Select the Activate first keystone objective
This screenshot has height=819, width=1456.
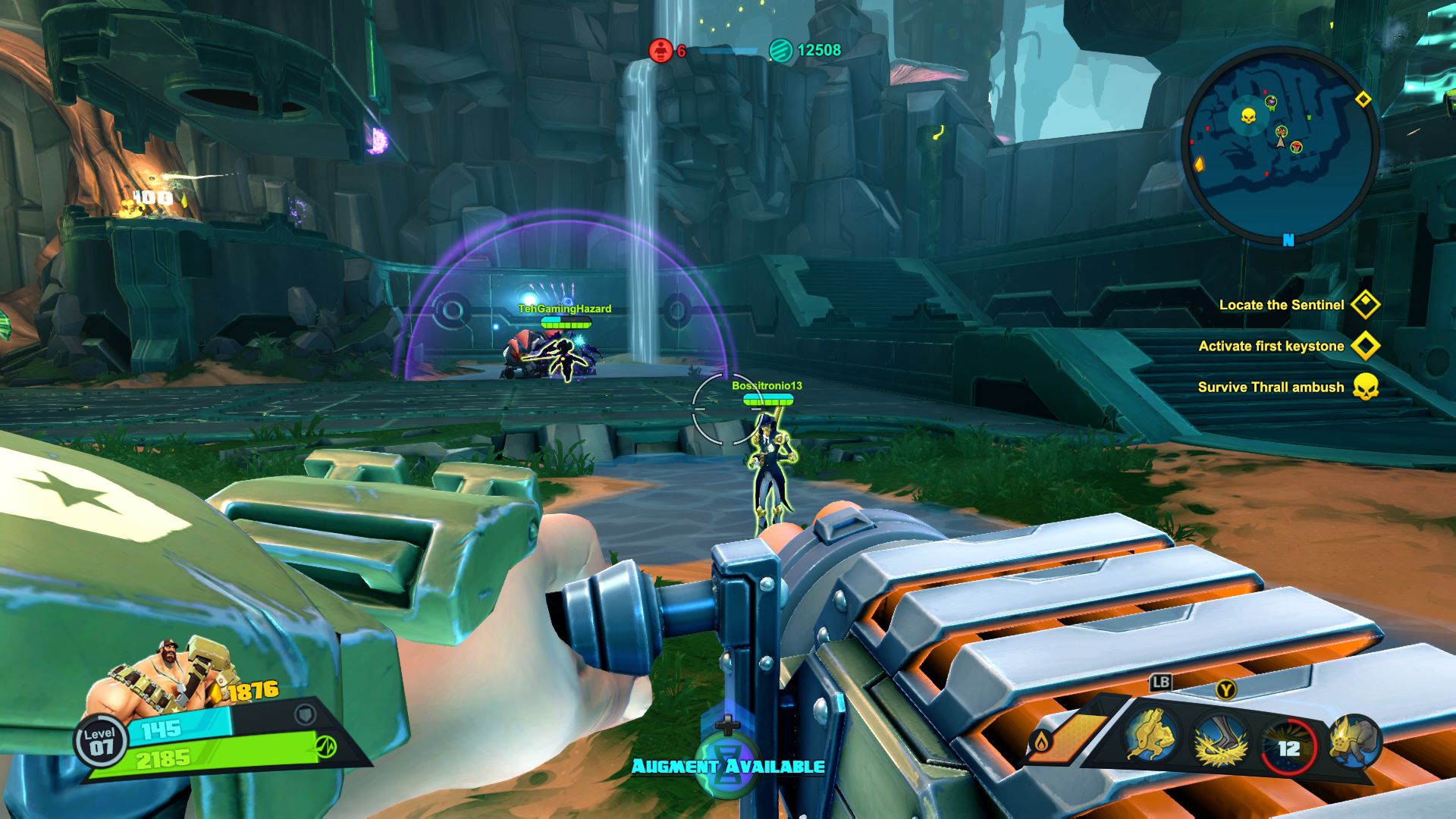coord(1272,346)
